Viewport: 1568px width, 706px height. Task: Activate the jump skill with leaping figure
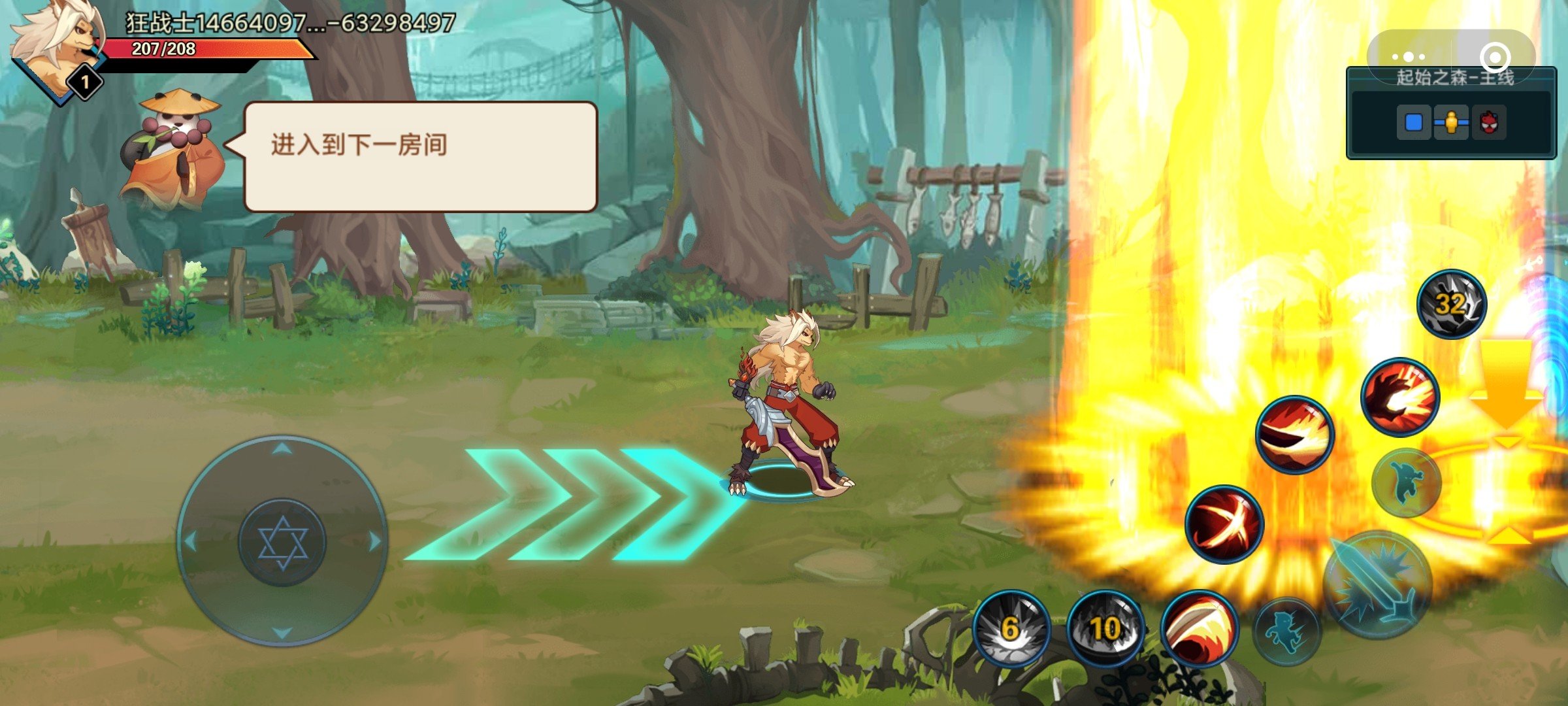tap(1407, 482)
